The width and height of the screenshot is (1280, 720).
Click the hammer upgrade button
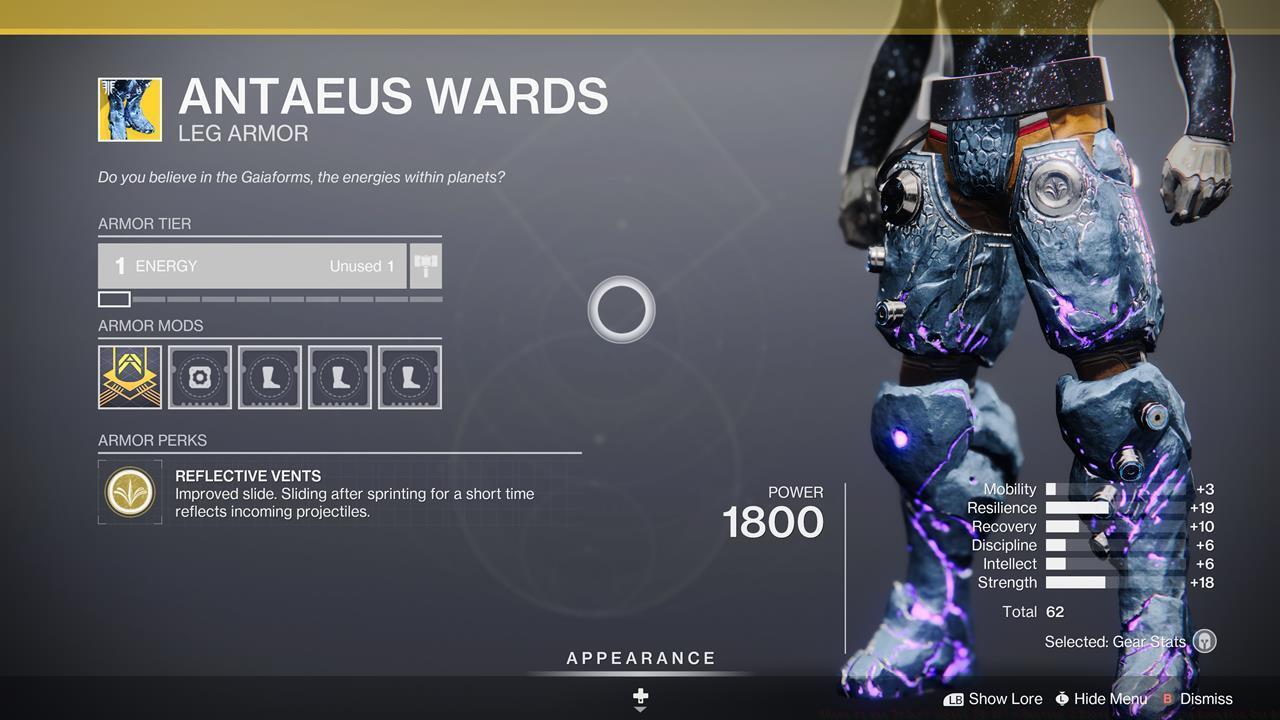coord(426,266)
